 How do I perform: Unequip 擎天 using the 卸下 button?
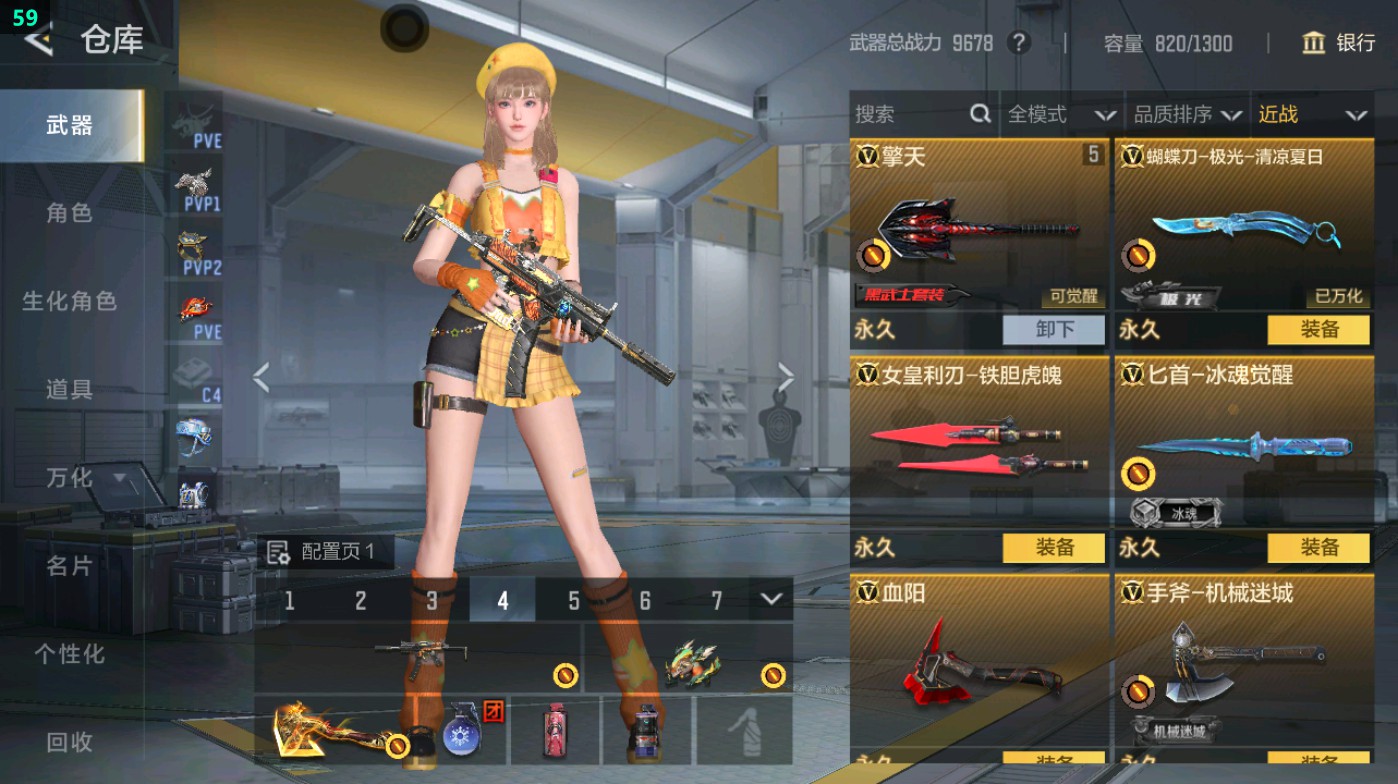click(1054, 329)
